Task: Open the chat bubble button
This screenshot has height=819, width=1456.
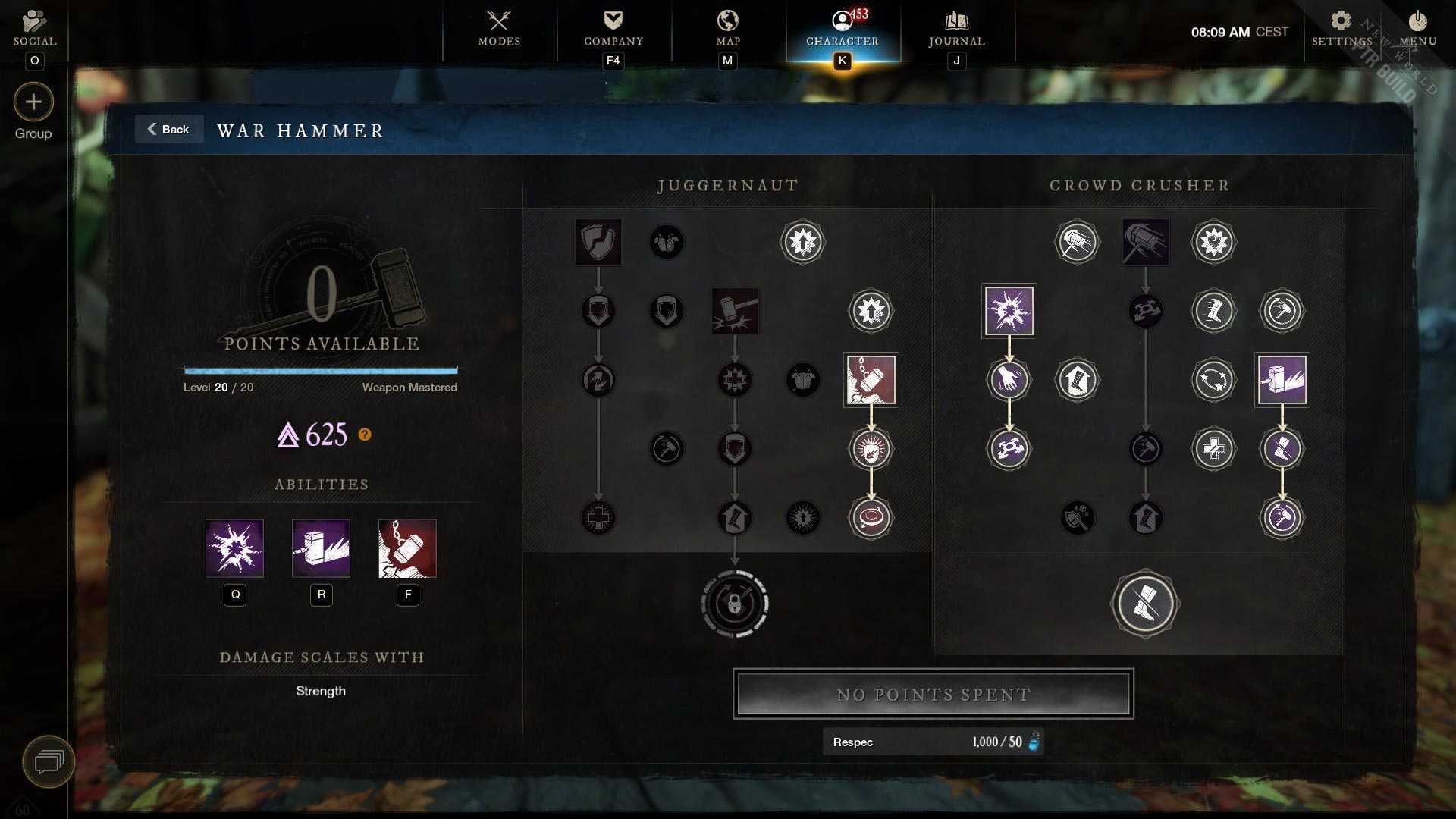Action: tap(49, 761)
